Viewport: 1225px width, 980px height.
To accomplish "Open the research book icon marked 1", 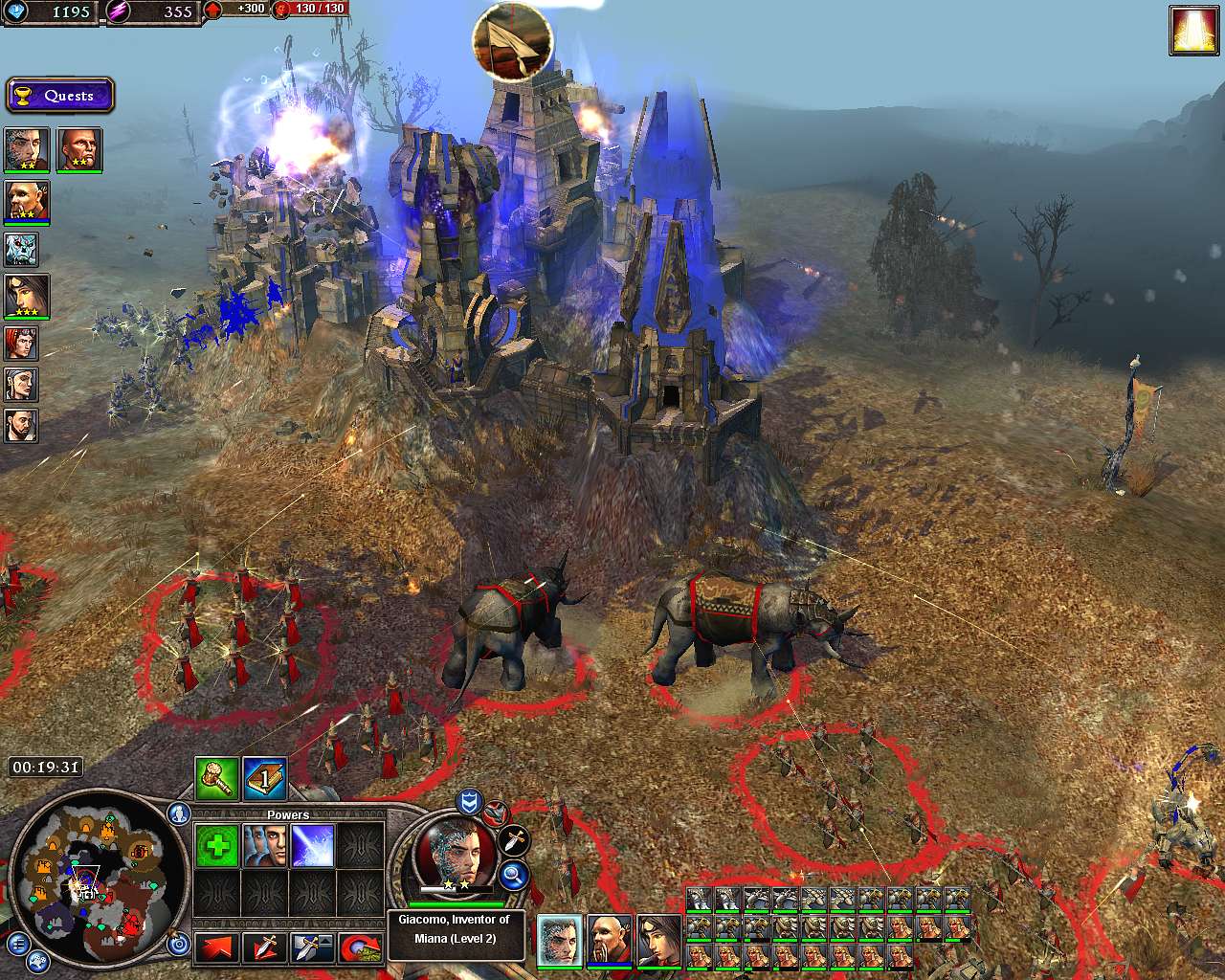I will (264, 778).
